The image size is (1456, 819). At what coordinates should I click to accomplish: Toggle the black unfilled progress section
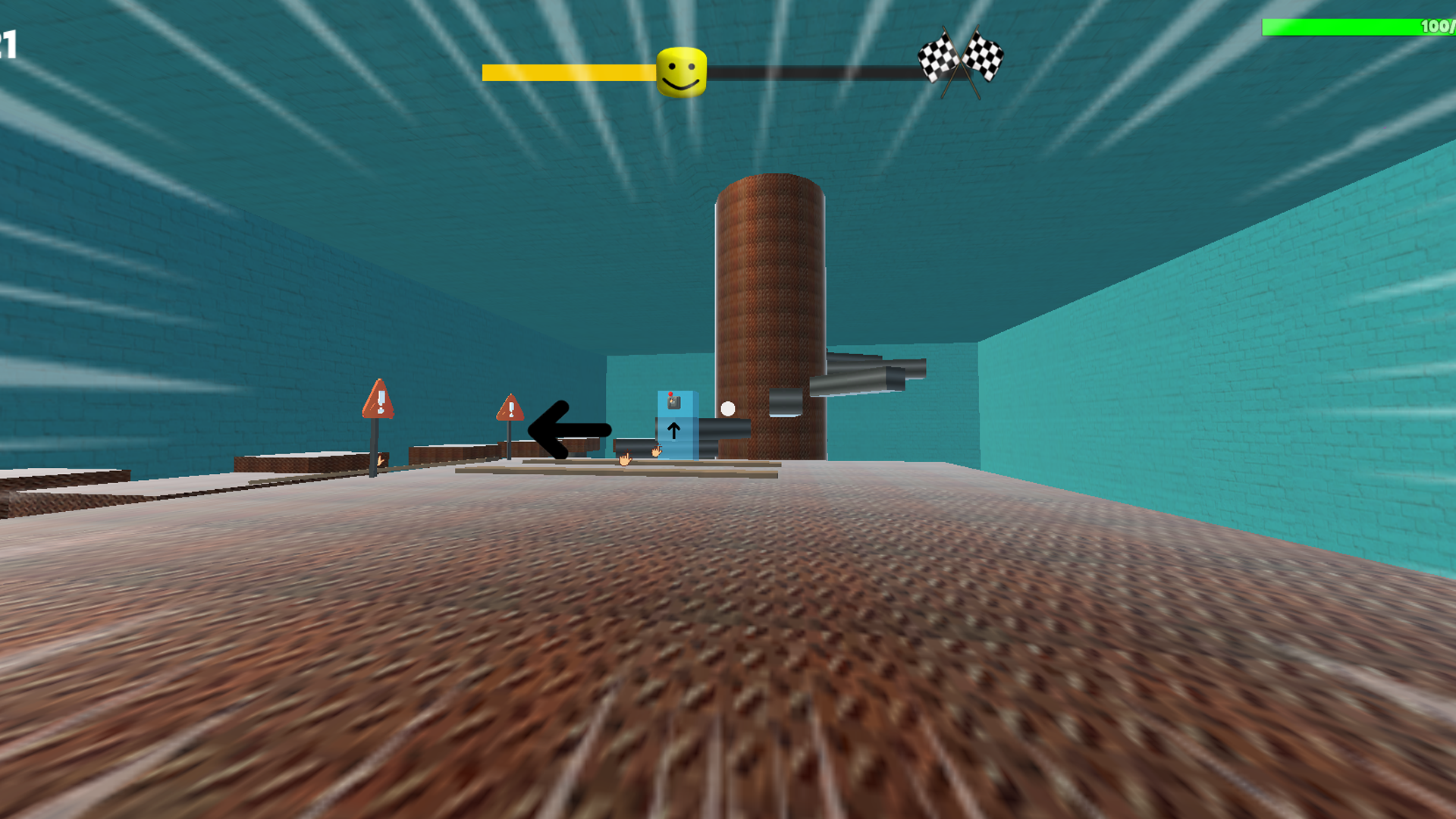819,72
